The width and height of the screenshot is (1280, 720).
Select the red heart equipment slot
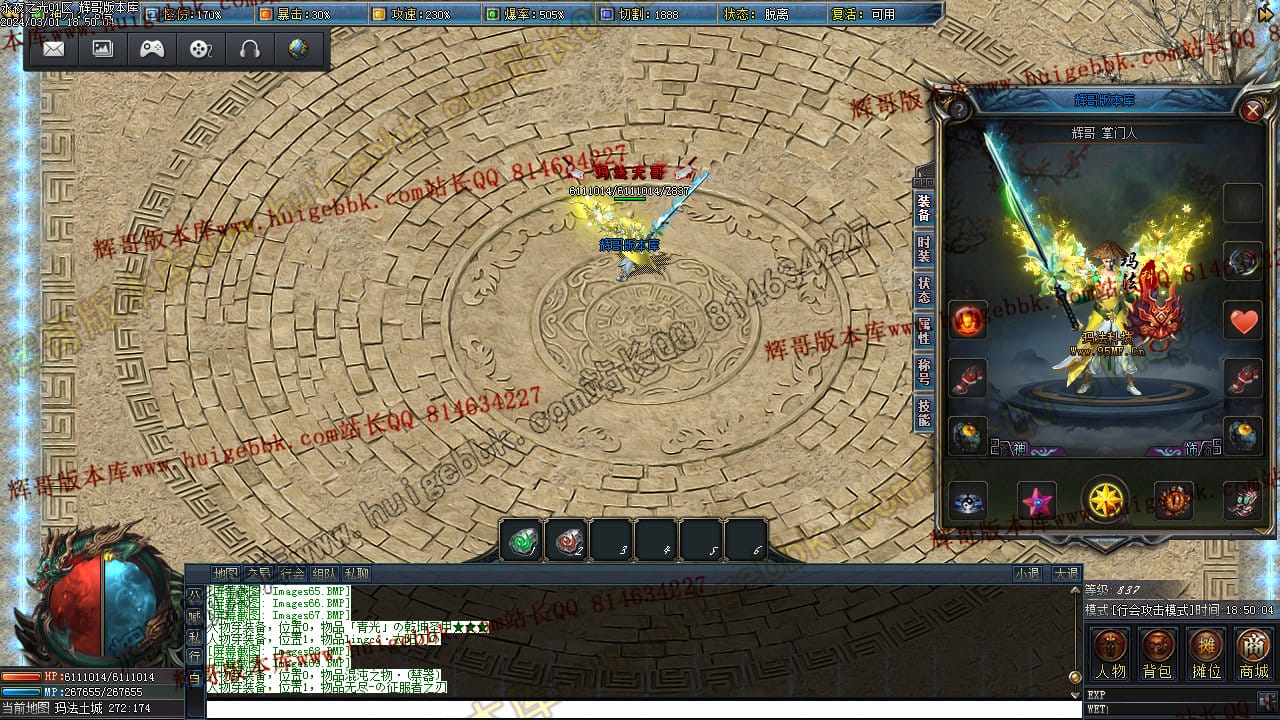click(x=1243, y=321)
